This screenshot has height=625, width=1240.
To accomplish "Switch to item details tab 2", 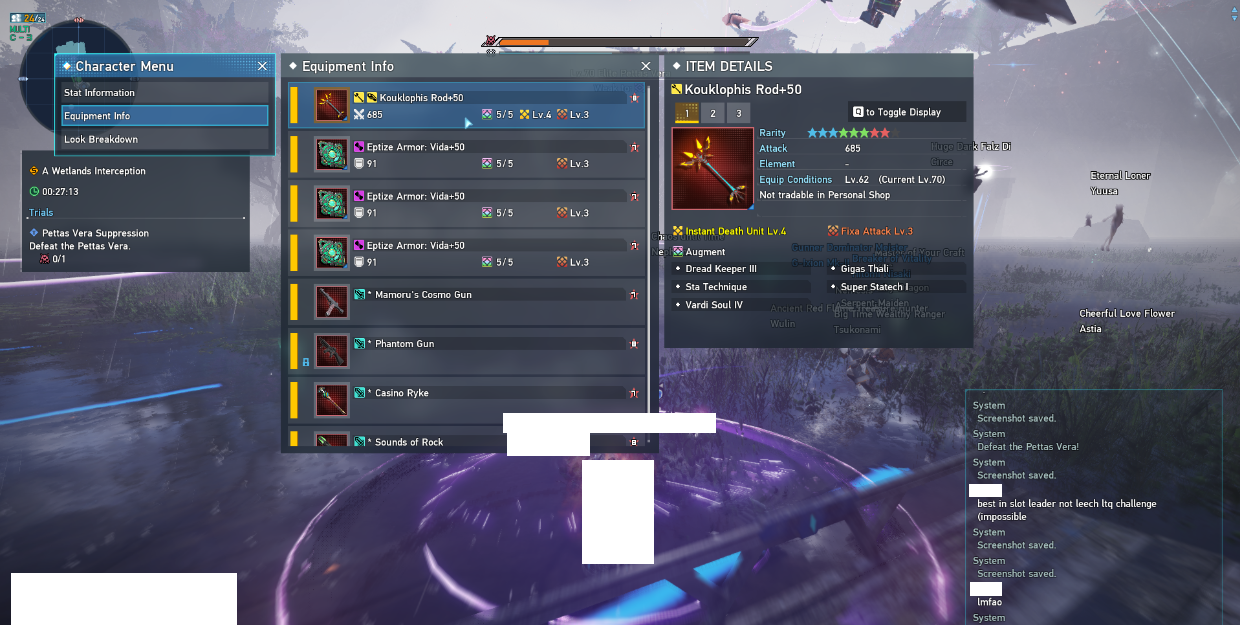I will pyautogui.click(x=713, y=113).
